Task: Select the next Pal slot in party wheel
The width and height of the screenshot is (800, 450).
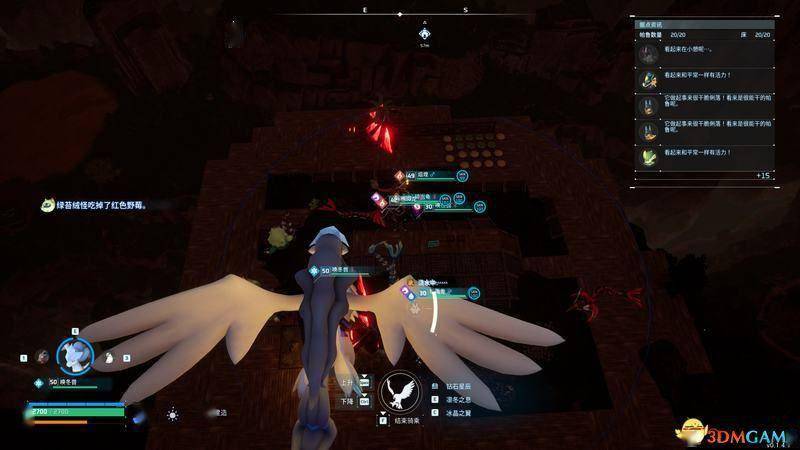Action: click(111, 357)
